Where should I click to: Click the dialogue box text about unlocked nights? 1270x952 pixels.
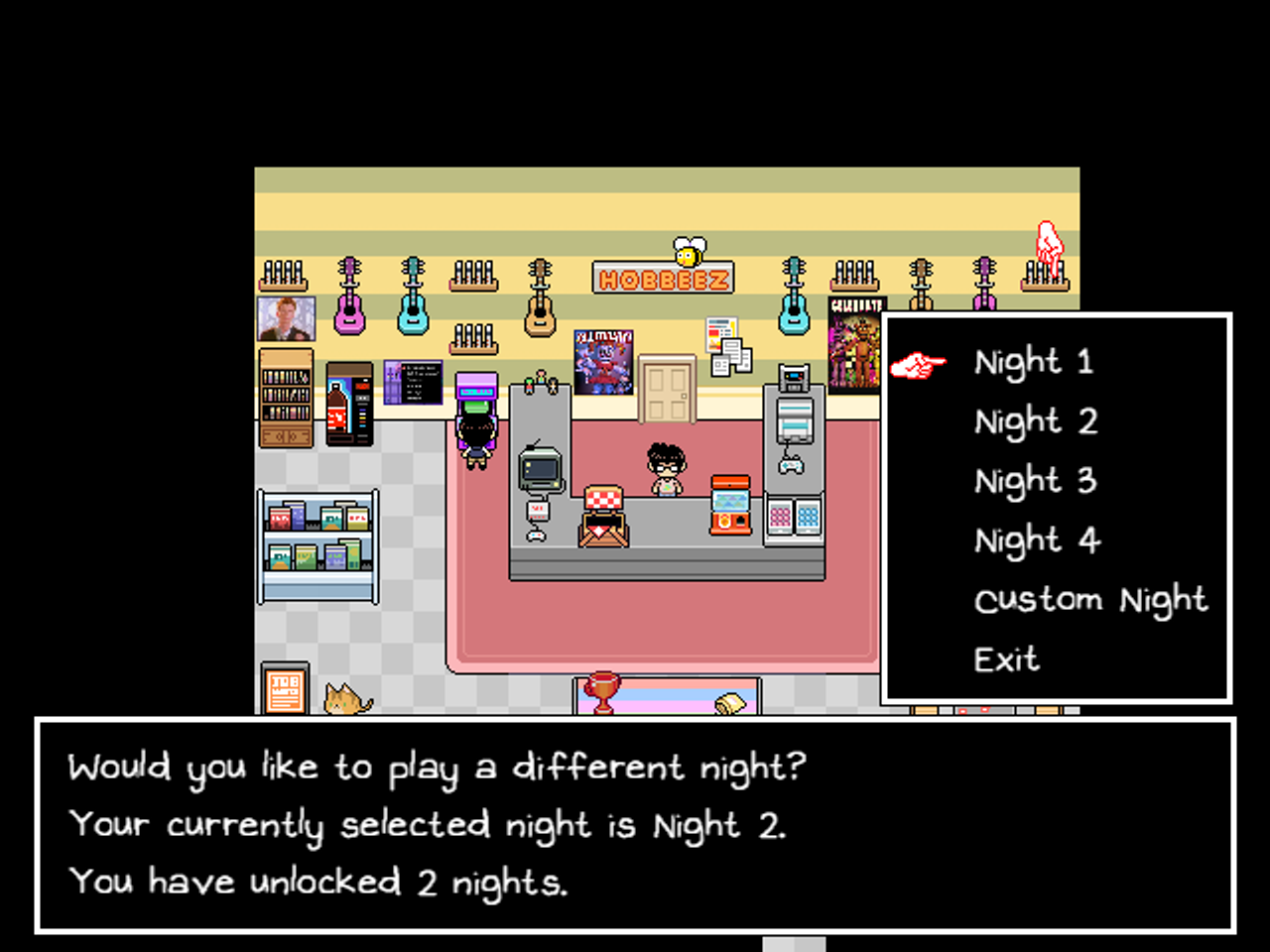[317, 882]
